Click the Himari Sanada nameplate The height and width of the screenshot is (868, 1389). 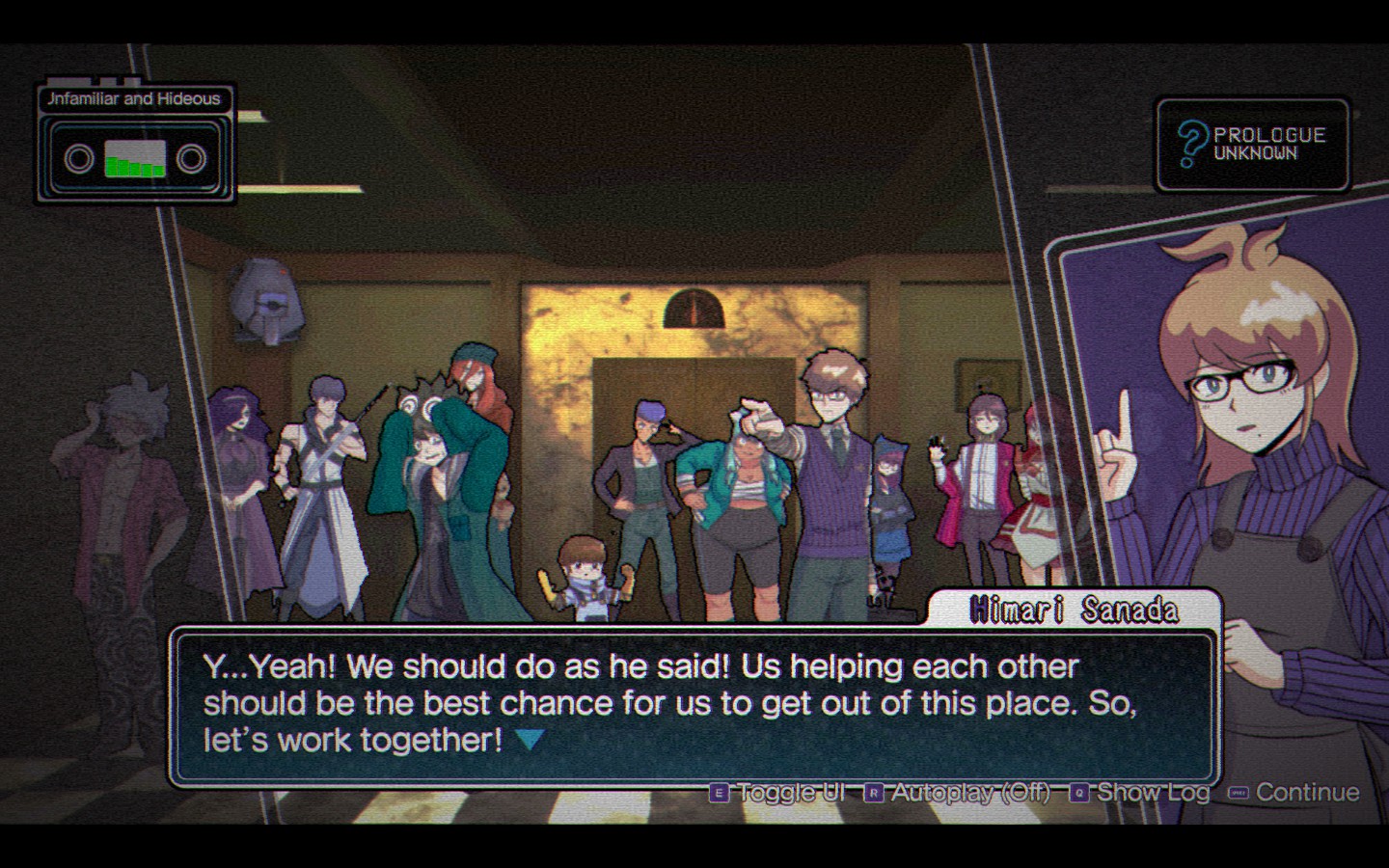click(x=1074, y=609)
